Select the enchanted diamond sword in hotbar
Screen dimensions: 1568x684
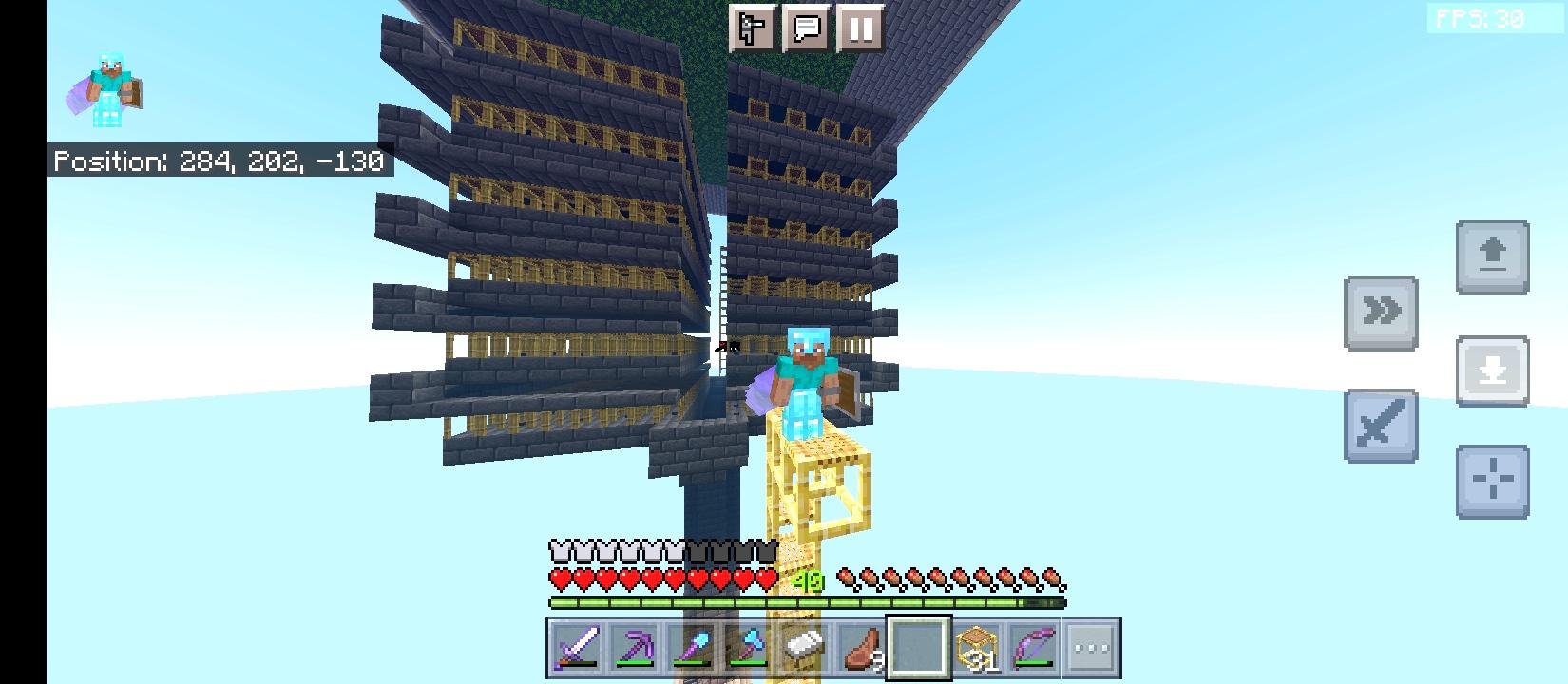click(x=577, y=647)
